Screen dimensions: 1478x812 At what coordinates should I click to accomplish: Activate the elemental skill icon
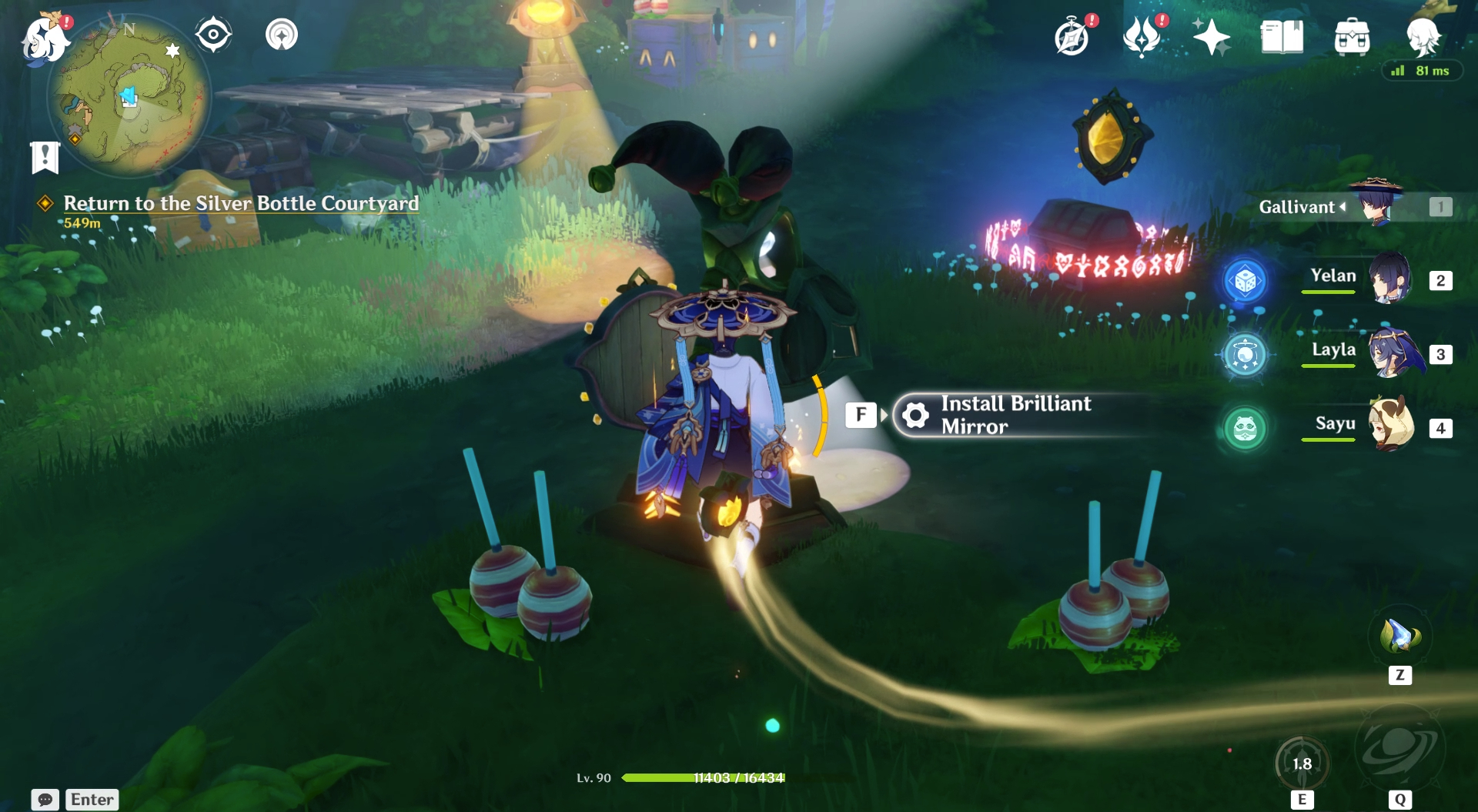[1302, 763]
